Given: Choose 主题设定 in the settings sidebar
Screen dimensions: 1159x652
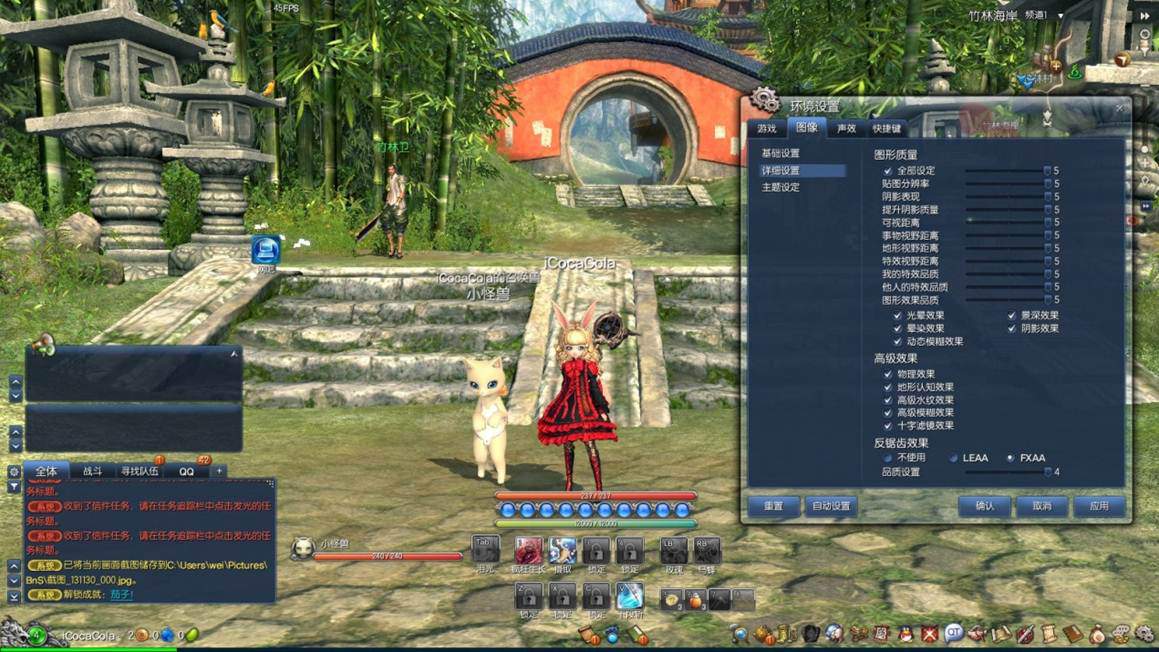Looking at the screenshot, I should [x=781, y=187].
